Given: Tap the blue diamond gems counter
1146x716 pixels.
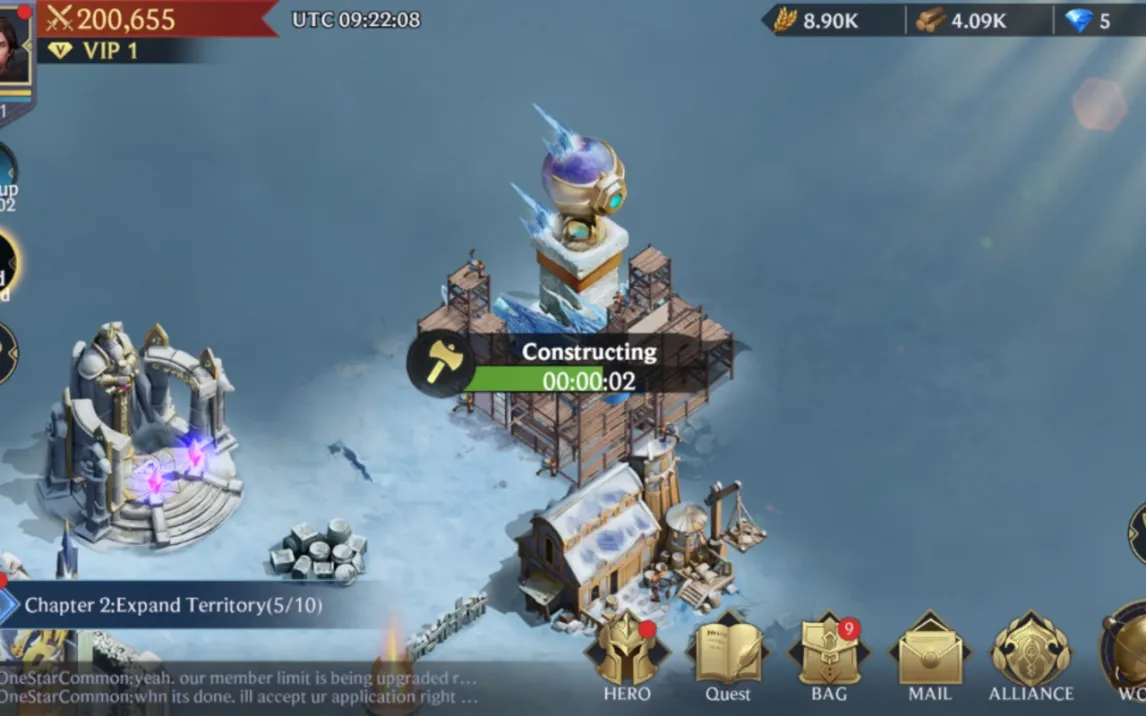Looking at the screenshot, I should 1089,20.
